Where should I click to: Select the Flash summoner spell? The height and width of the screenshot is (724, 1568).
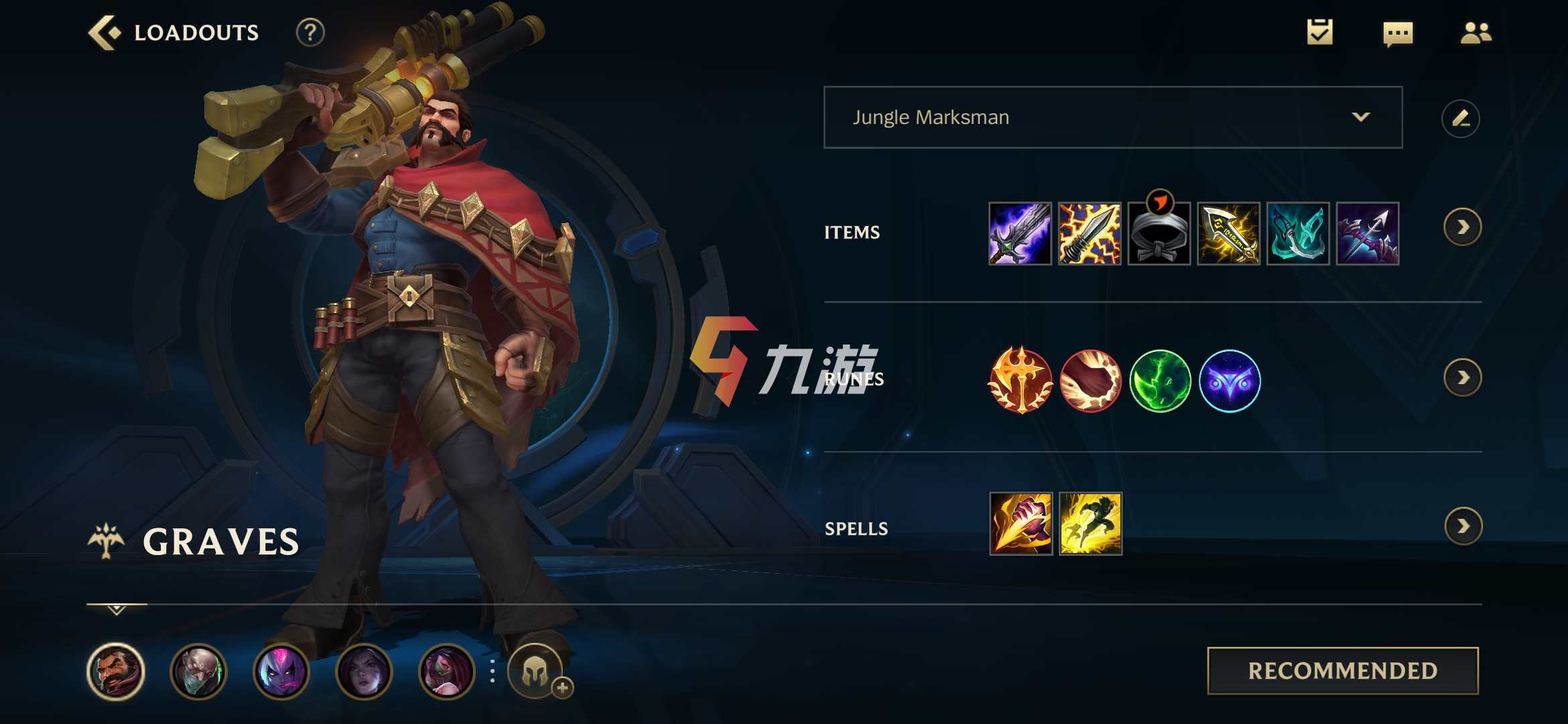click(1090, 524)
